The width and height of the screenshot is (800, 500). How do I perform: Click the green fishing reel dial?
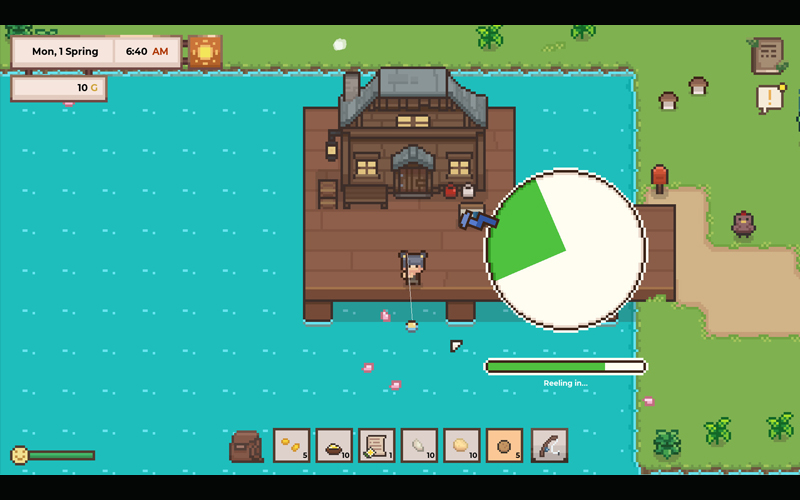point(565,249)
